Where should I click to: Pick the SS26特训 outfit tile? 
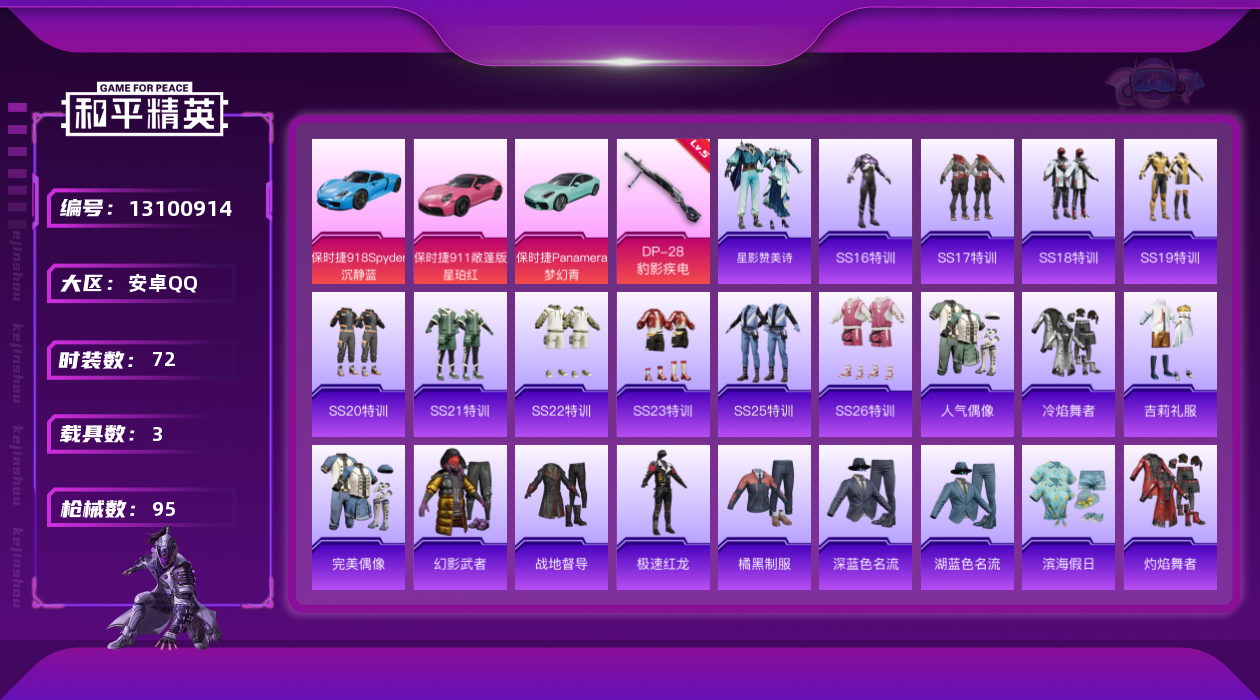(865, 364)
